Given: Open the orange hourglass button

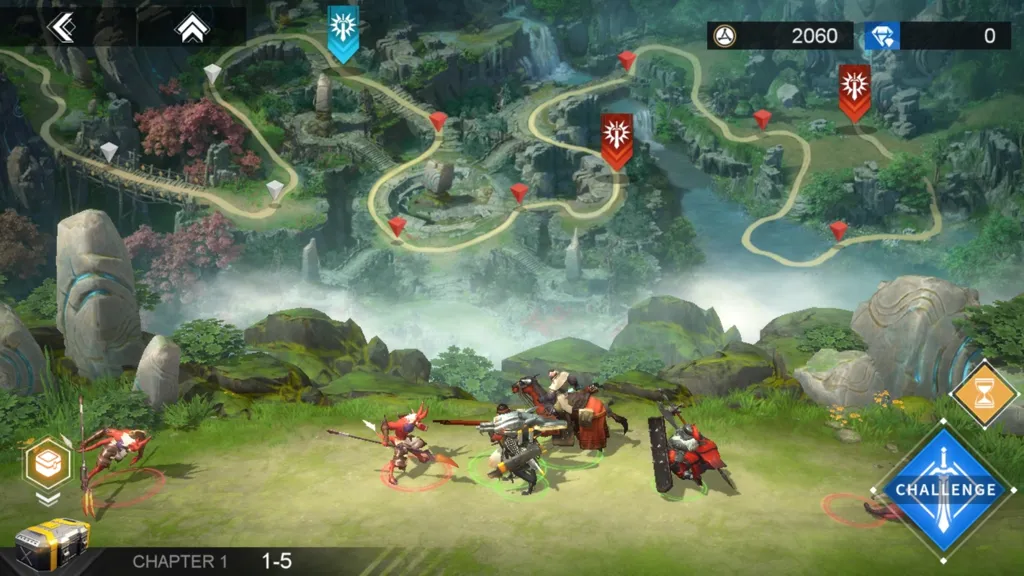Looking at the screenshot, I should tap(985, 394).
